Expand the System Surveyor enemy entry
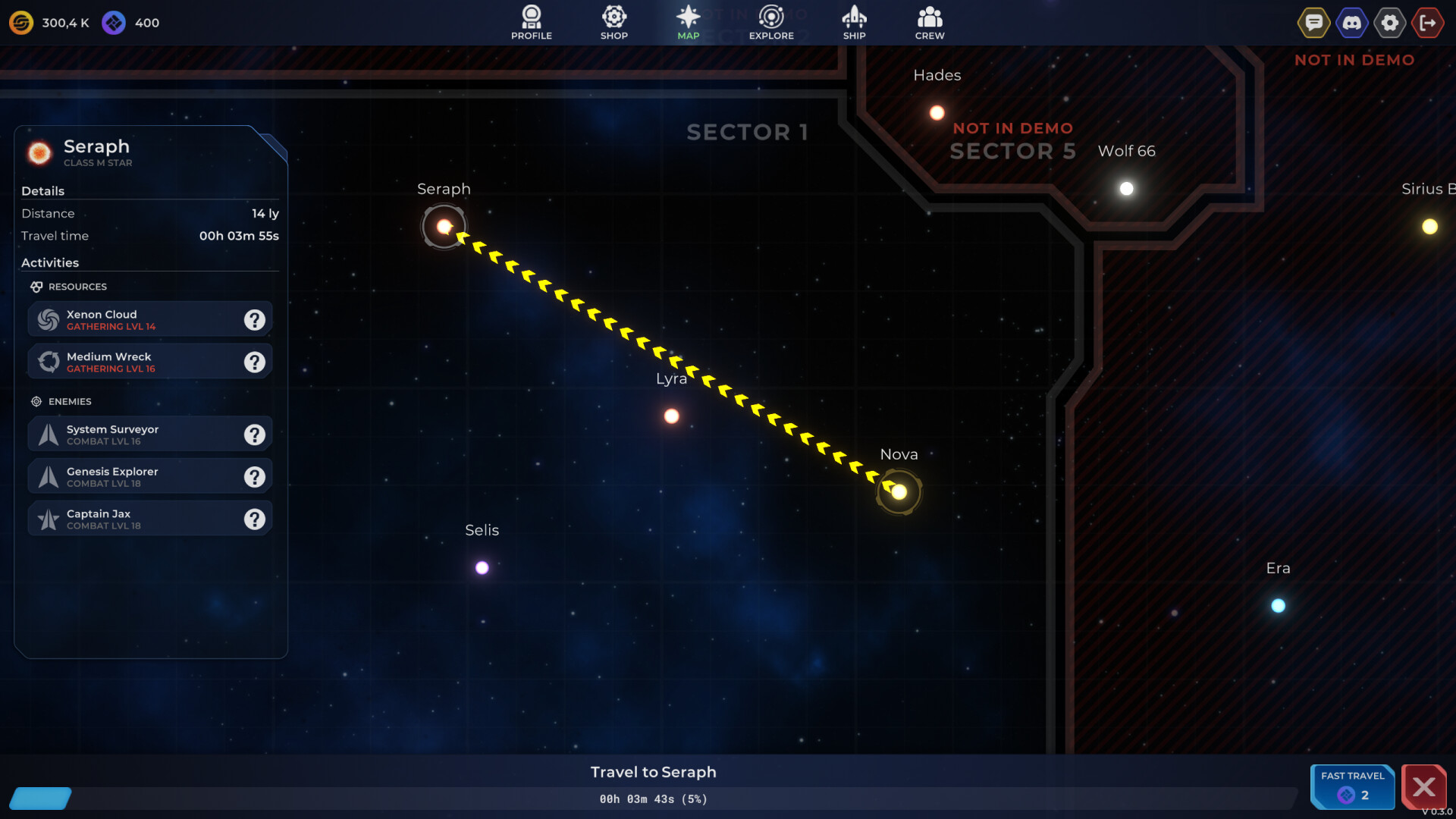Viewport: 1456px width, 819px height. tap(254, 434)
